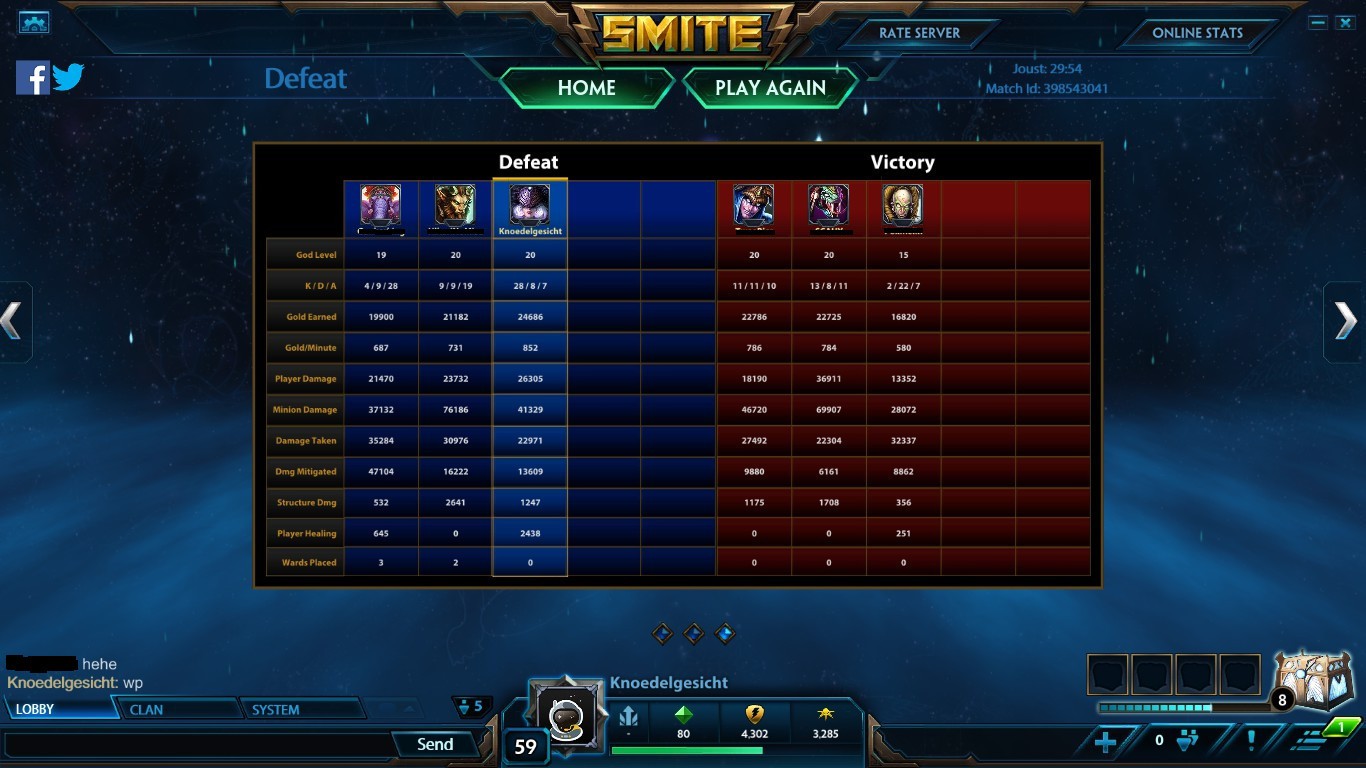Advance to the next stats page arrow
The height and width of the screenshot is (768, 1366).
[1346, 321]
